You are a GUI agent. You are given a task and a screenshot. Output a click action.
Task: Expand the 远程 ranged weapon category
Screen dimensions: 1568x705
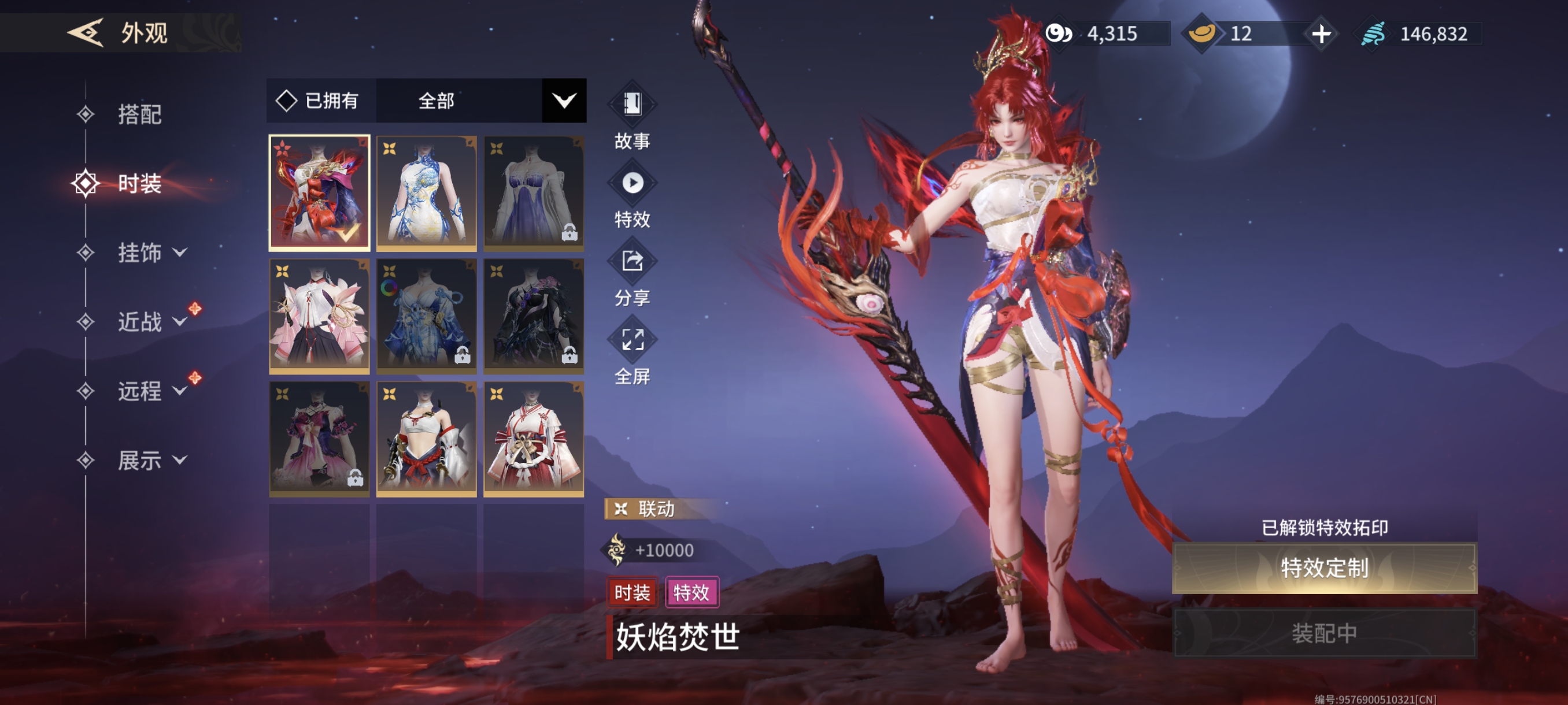pos(151,391)
